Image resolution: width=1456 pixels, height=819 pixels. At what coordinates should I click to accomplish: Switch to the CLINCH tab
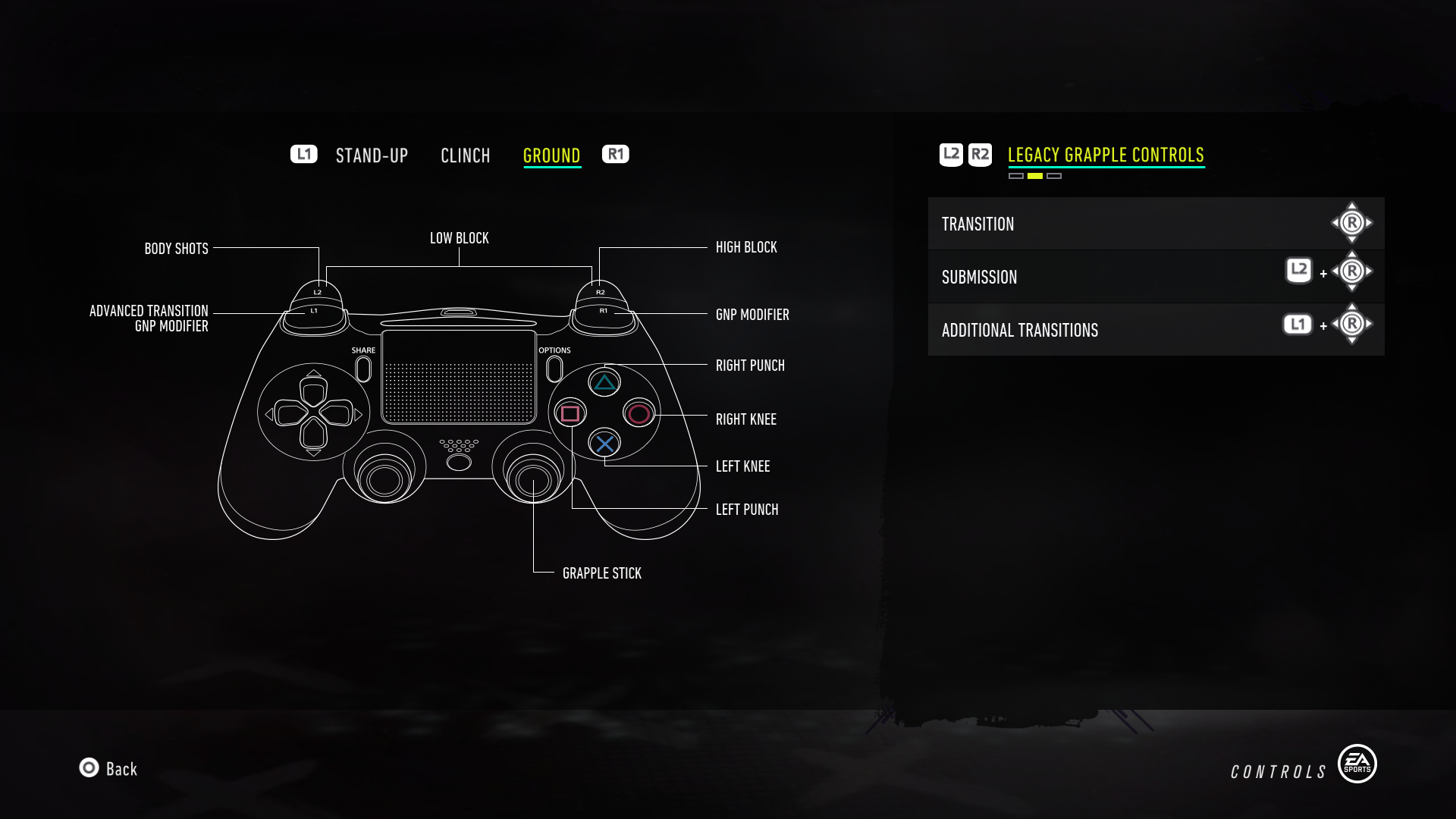pos(466,155)
